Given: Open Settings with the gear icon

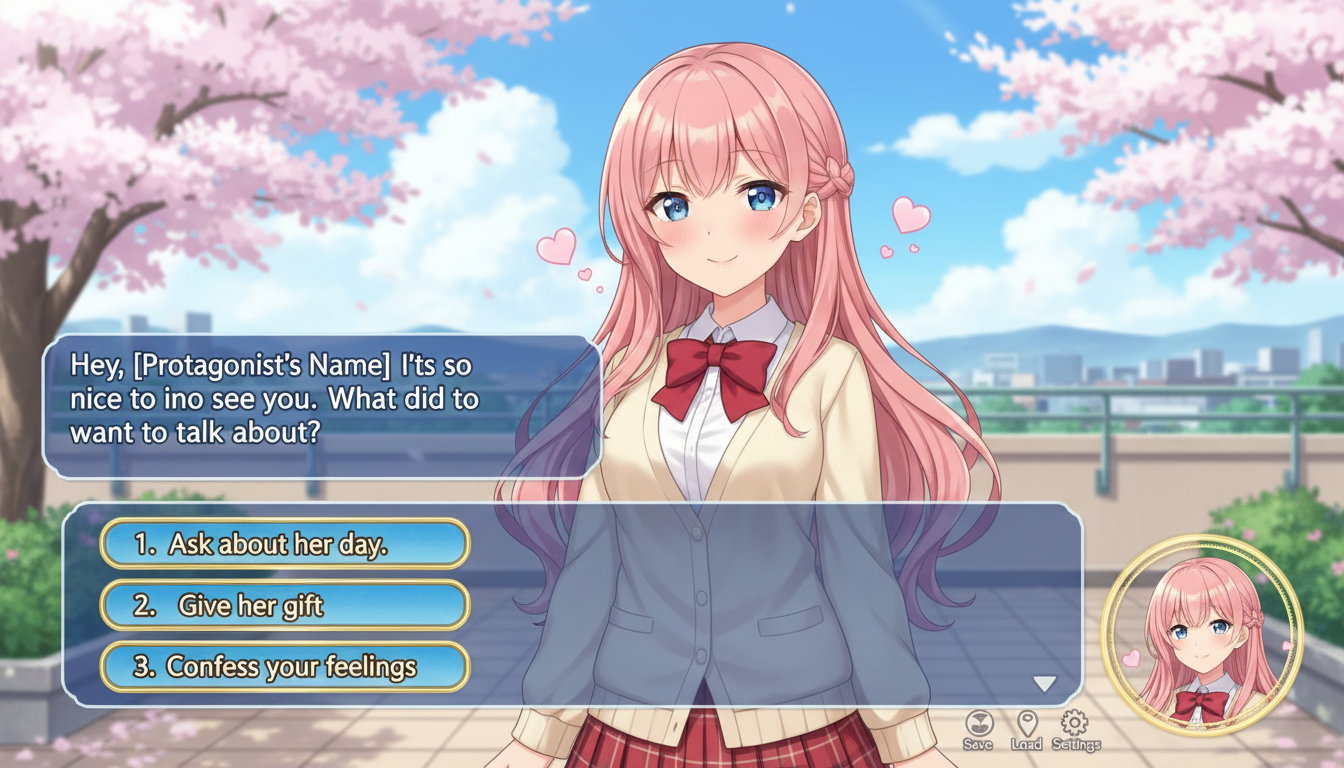Looking at the screenshot, I should (1073, 719).
